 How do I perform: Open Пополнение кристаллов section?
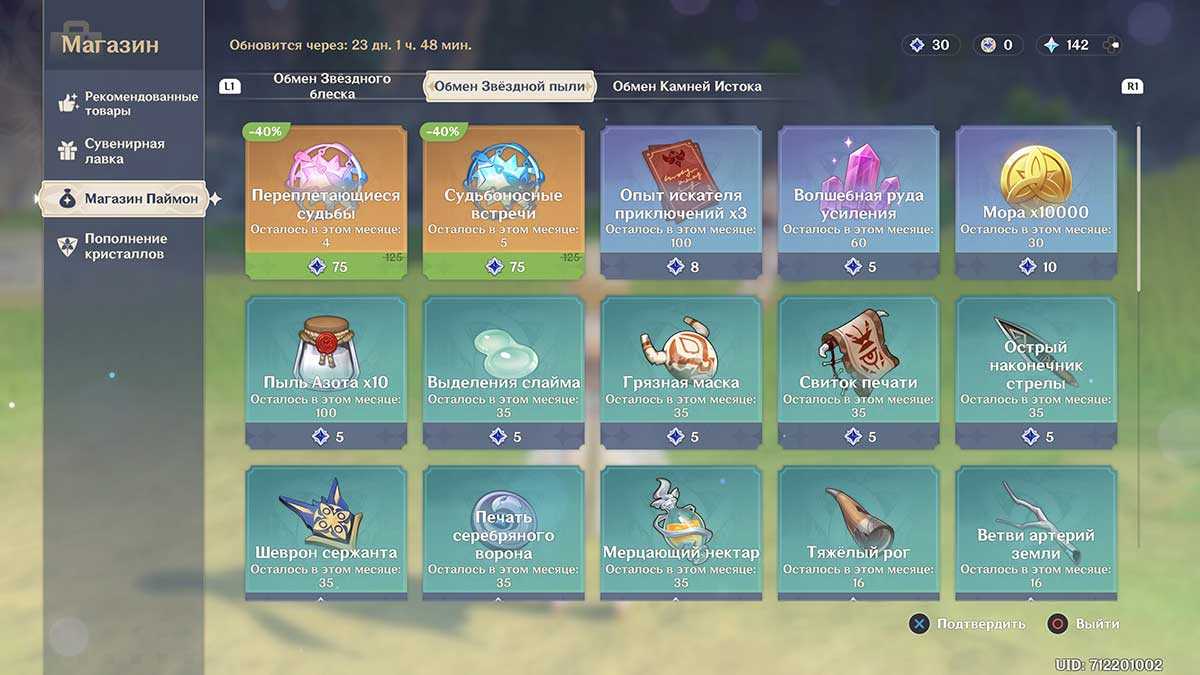125,246
